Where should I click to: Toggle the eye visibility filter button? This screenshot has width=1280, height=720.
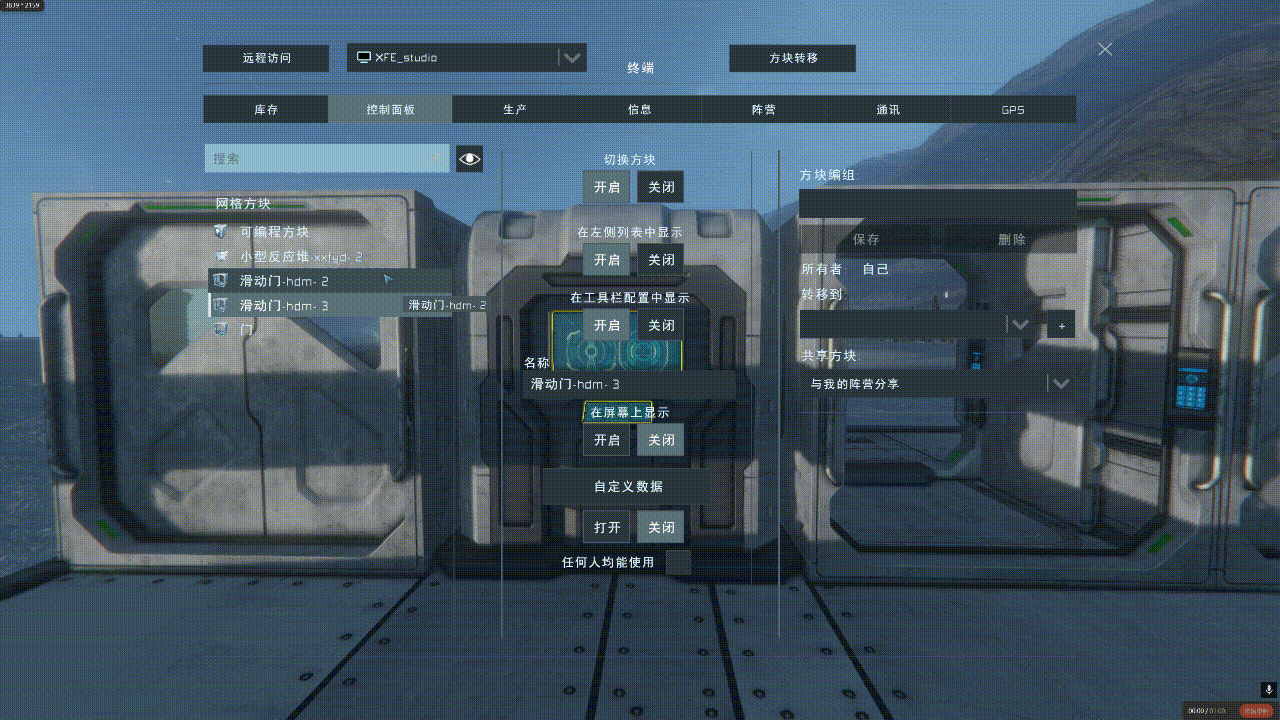click(x=469, y=158)
